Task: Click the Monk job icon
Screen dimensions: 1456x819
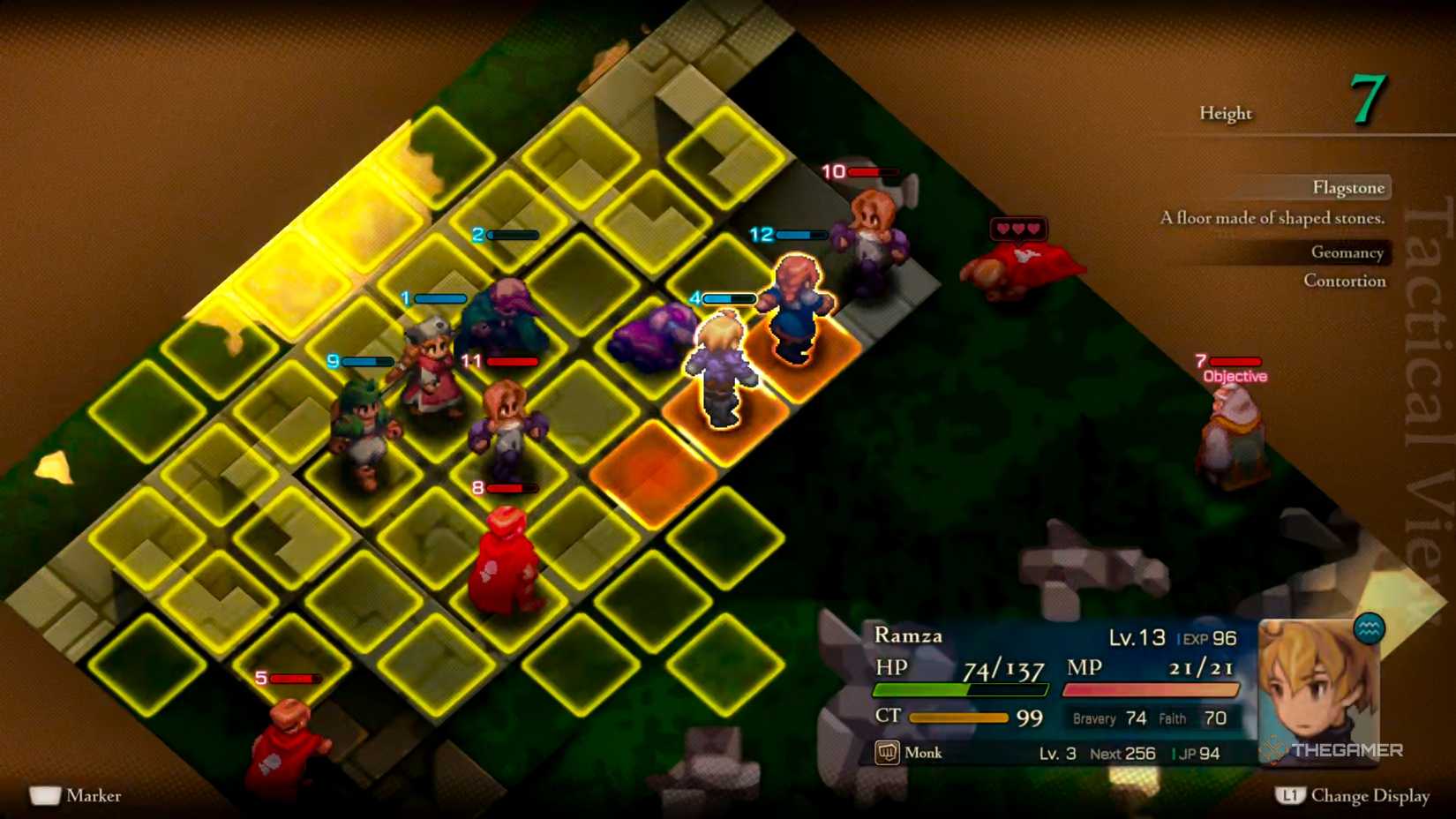Action: (887, 753)
